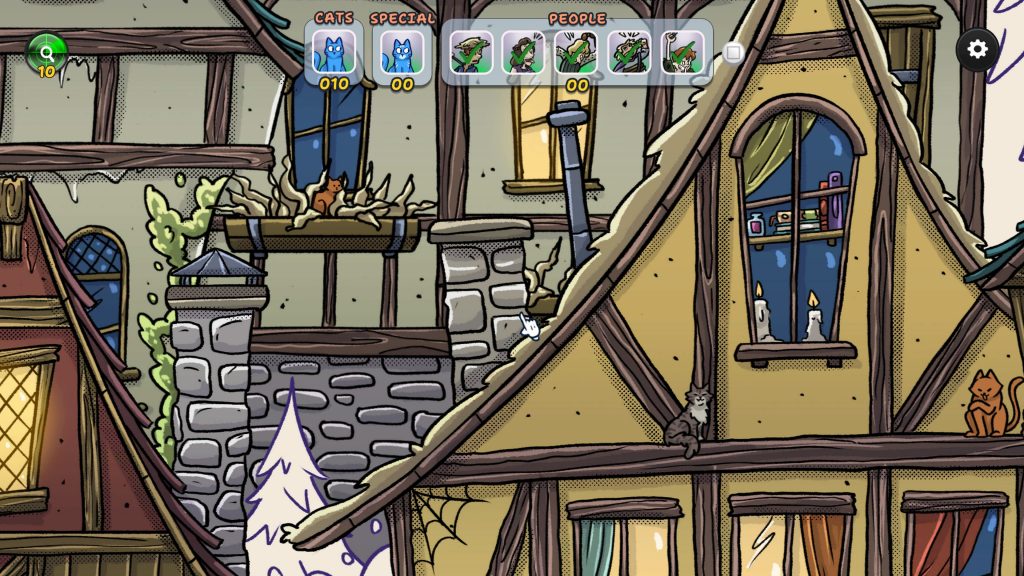This screenshot has height=576, width=1024.
Task: Select the blue cat under CATS
Action: coord(333,51)
